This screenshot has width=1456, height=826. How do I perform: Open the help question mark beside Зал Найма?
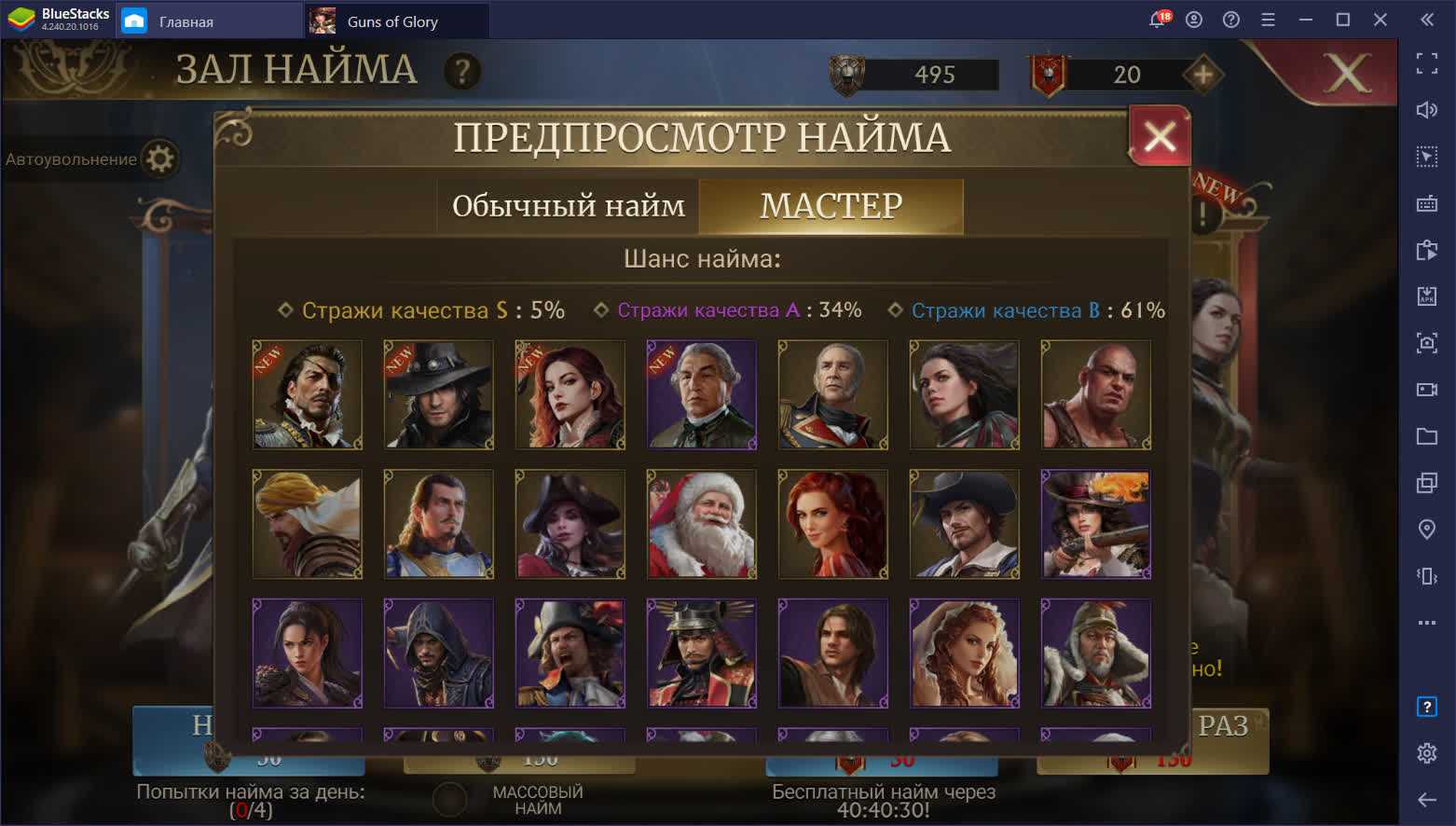462,71
